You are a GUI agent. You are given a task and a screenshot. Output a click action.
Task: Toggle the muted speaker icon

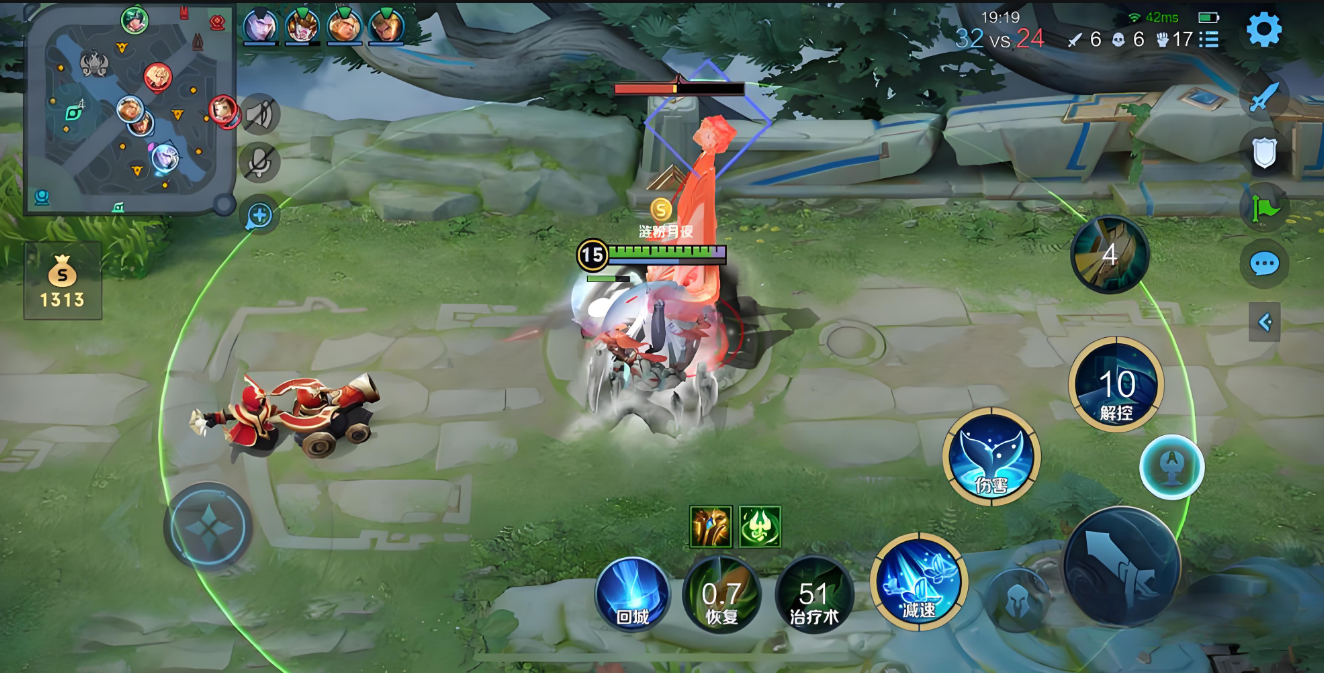coord(260,114)
